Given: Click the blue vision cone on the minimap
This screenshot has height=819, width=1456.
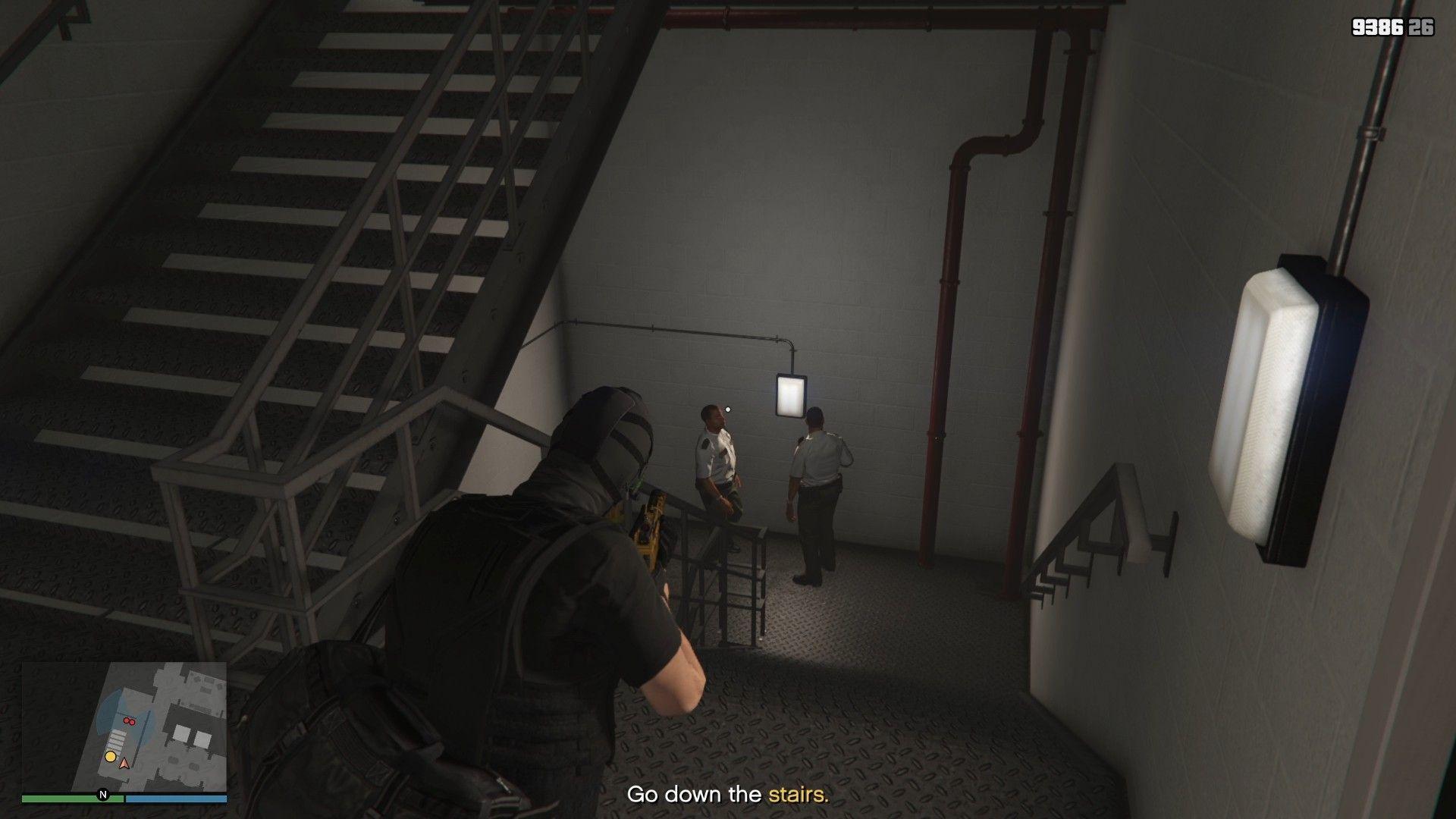Looking at the screenshot, I should coord(108,708).
